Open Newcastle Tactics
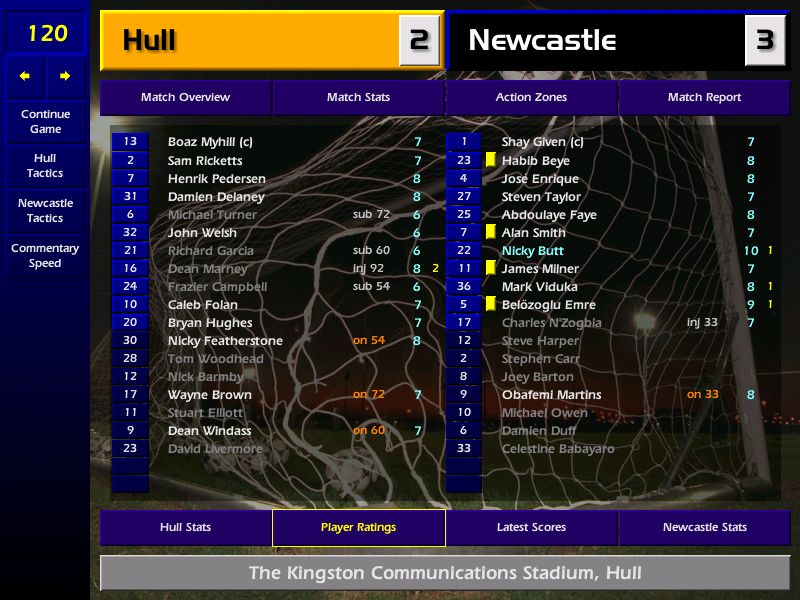Screen dimensions: 800x600 click(45, 210)
